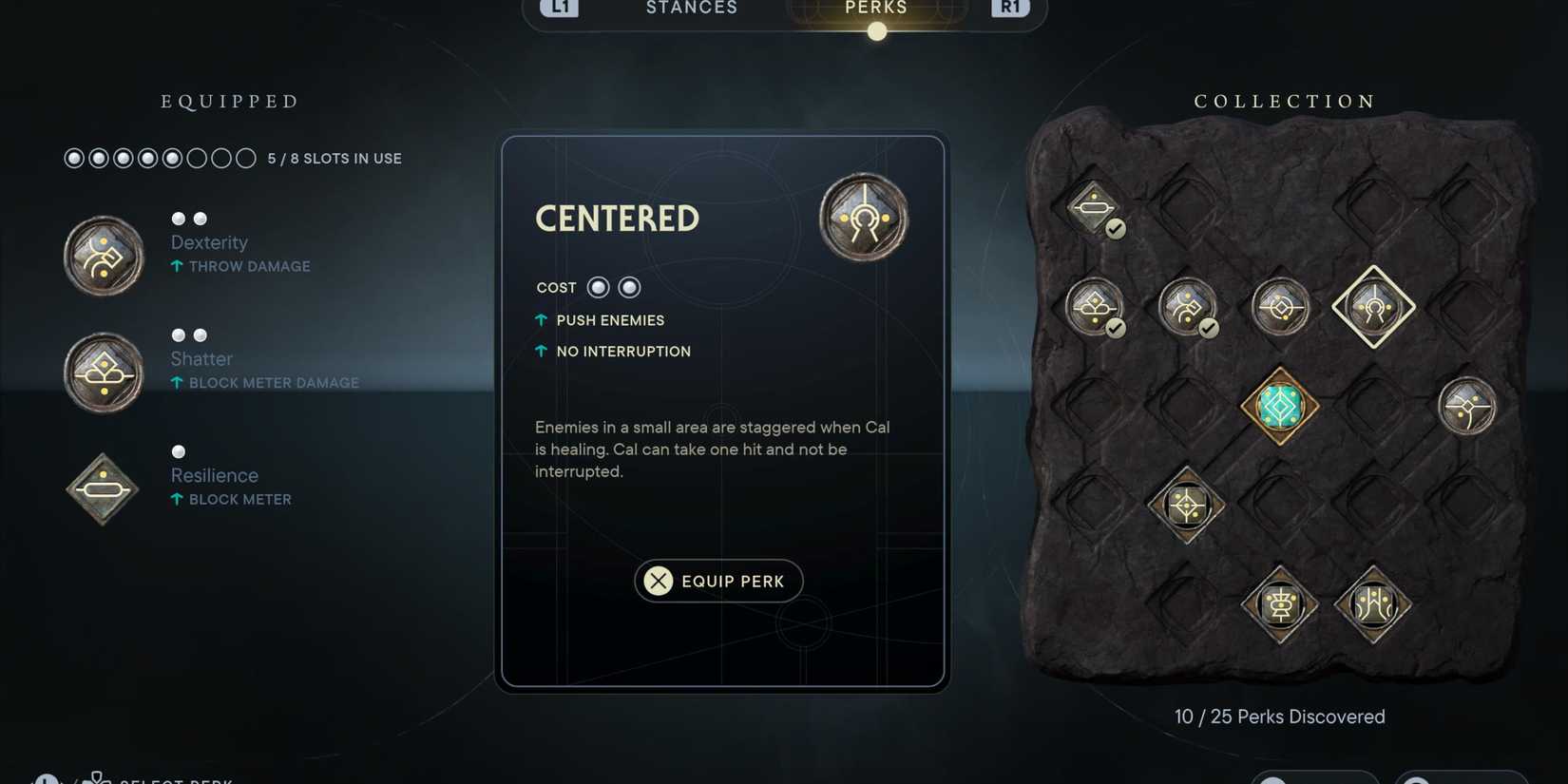Select the Dexterity perk icon
Screen dimensions: 1568x784
(x=104, y=255)
